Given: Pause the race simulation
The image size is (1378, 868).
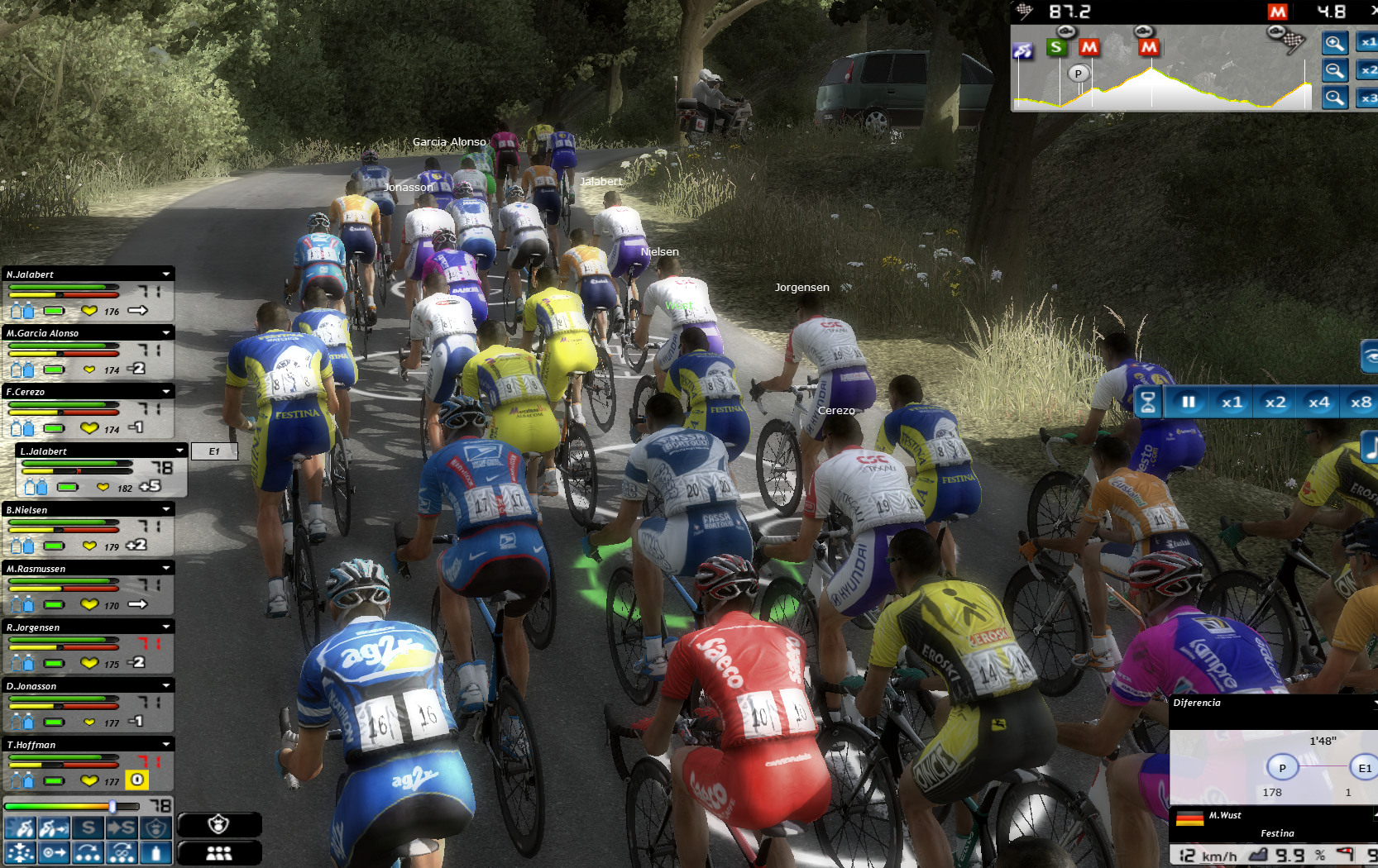Looking at the screenshot, I should (1189, 403).
